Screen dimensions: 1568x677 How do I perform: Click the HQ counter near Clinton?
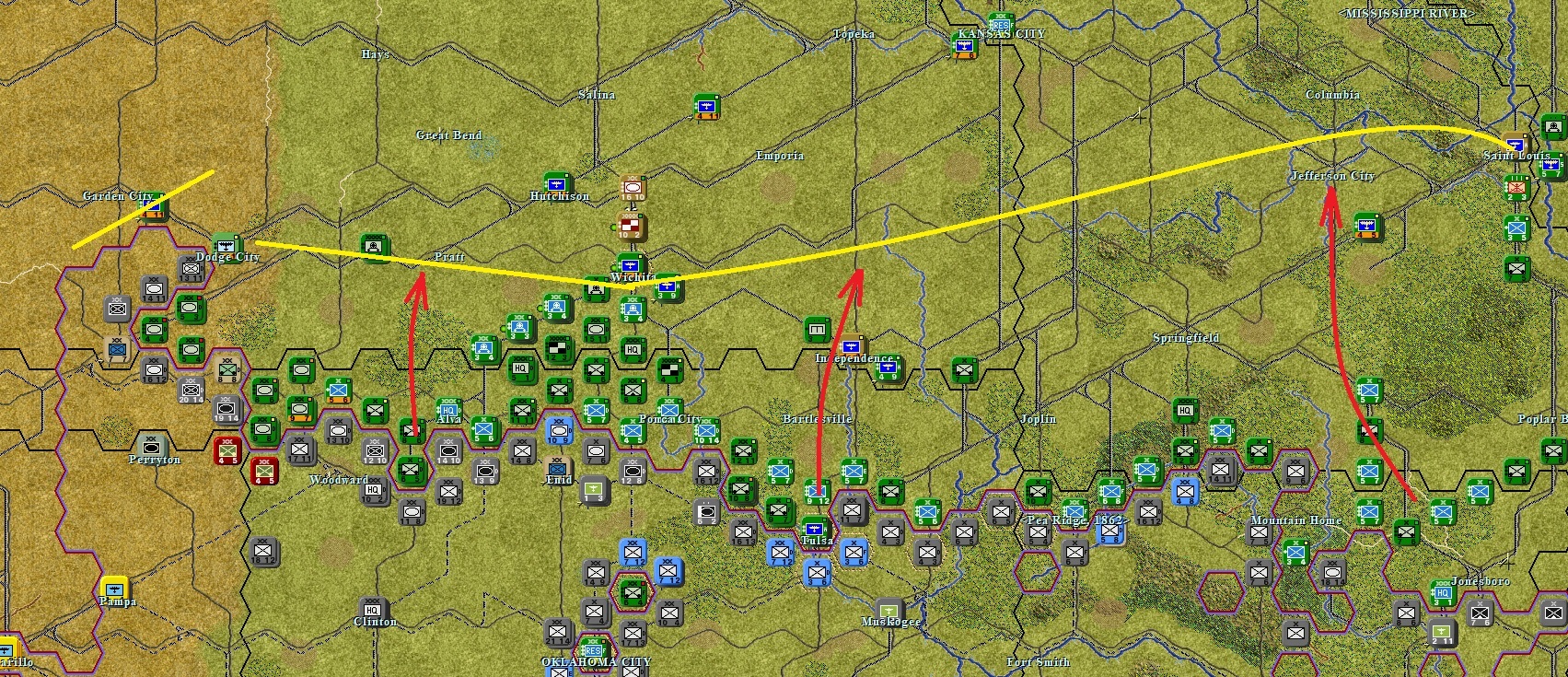point(372,610)
